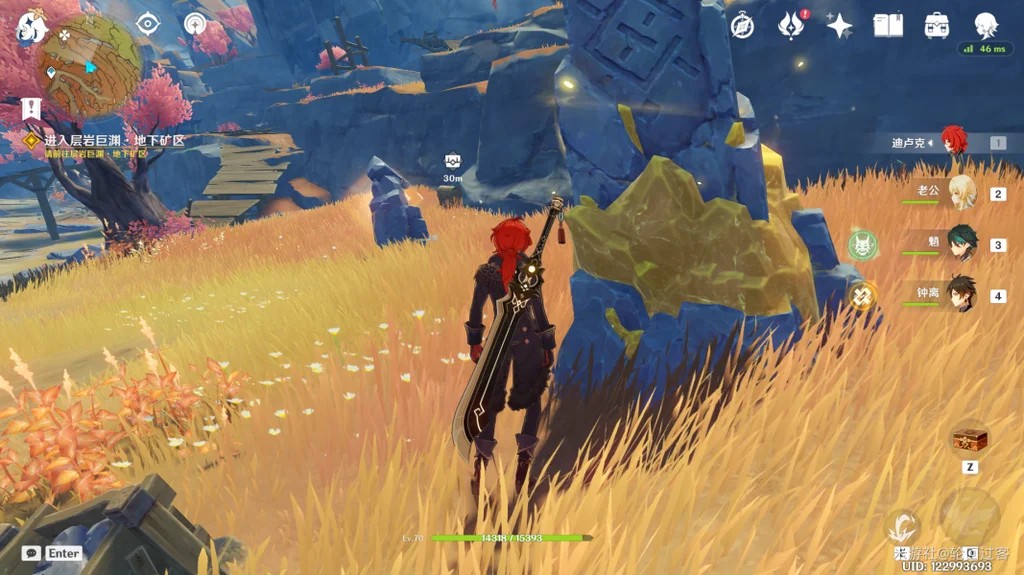This screenshot has width=1024, height=575.
Task: Open the Adventurer Handbook book icon
Action: pyautogui.click(x=888, y=26)
